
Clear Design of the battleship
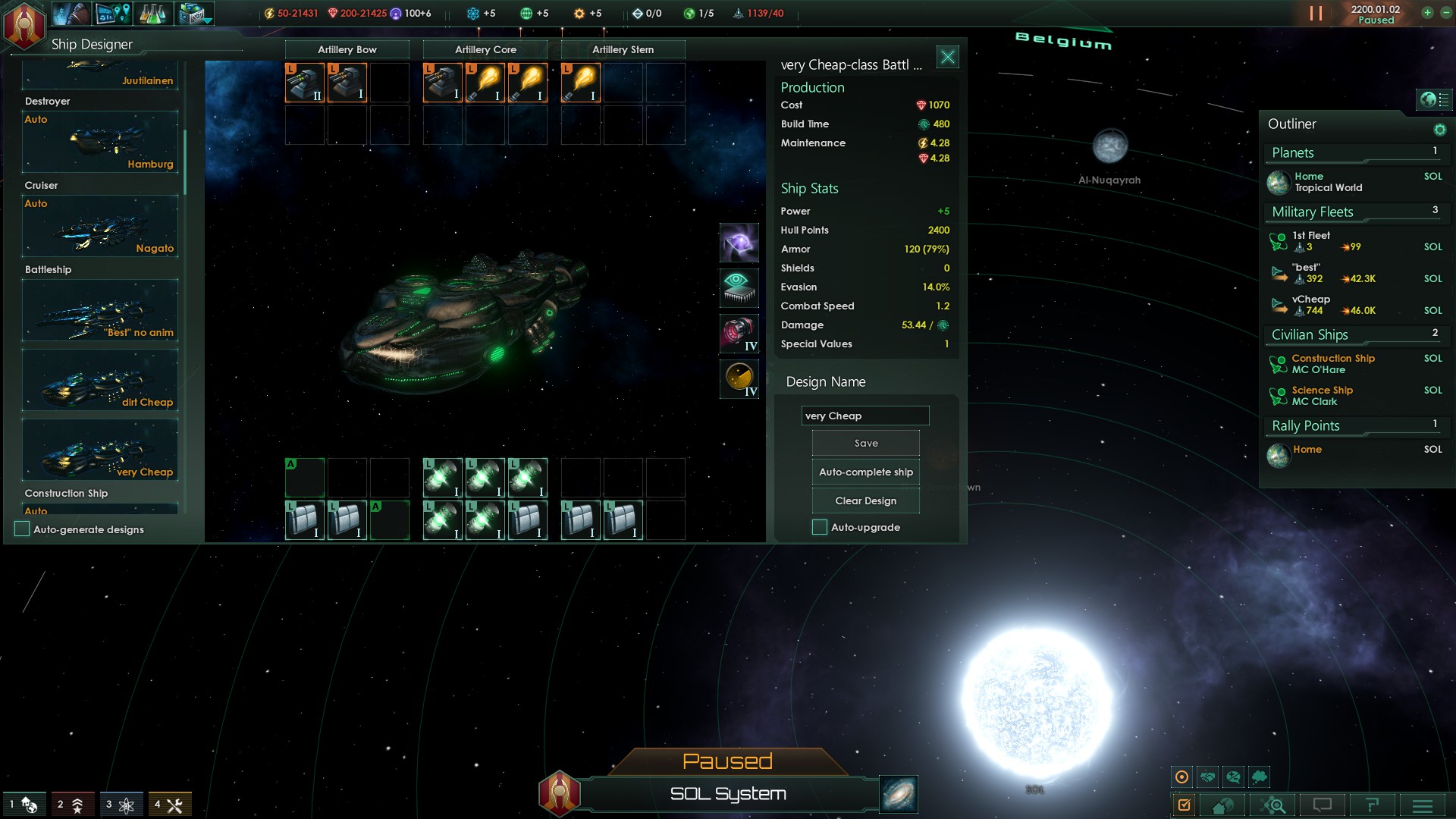tap(865, 501)
